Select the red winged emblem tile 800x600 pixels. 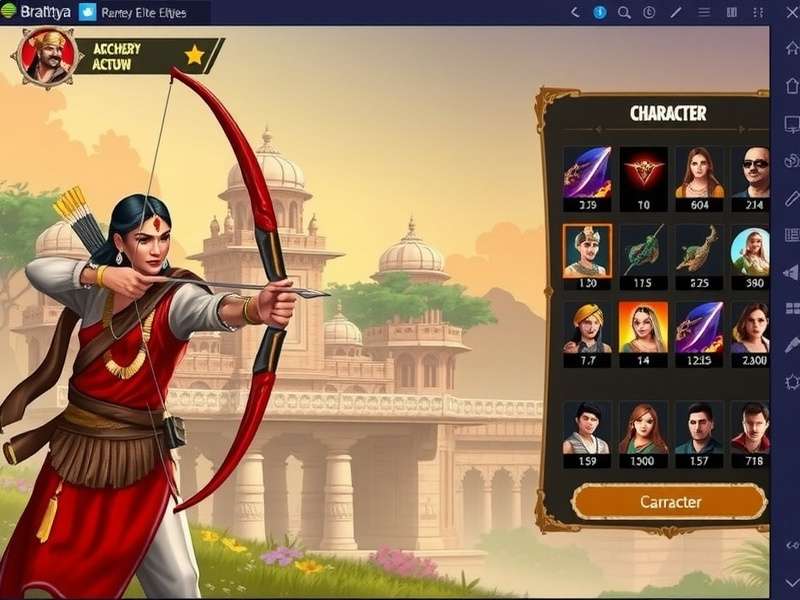click(x=643, y=173)
